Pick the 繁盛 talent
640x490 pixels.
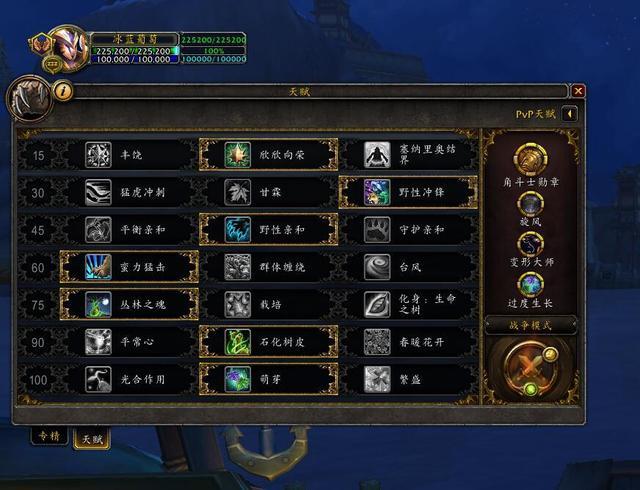[407, 379]
